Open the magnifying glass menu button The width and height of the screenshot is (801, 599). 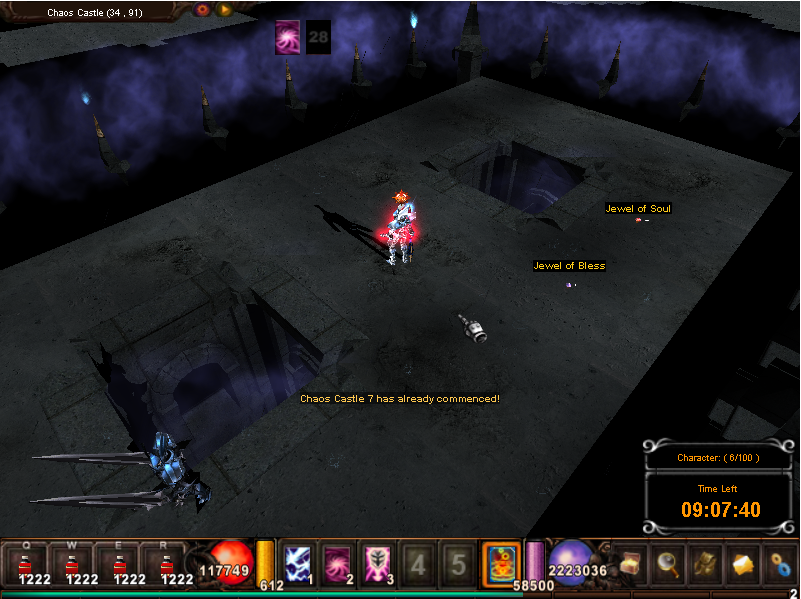[666, 565]
